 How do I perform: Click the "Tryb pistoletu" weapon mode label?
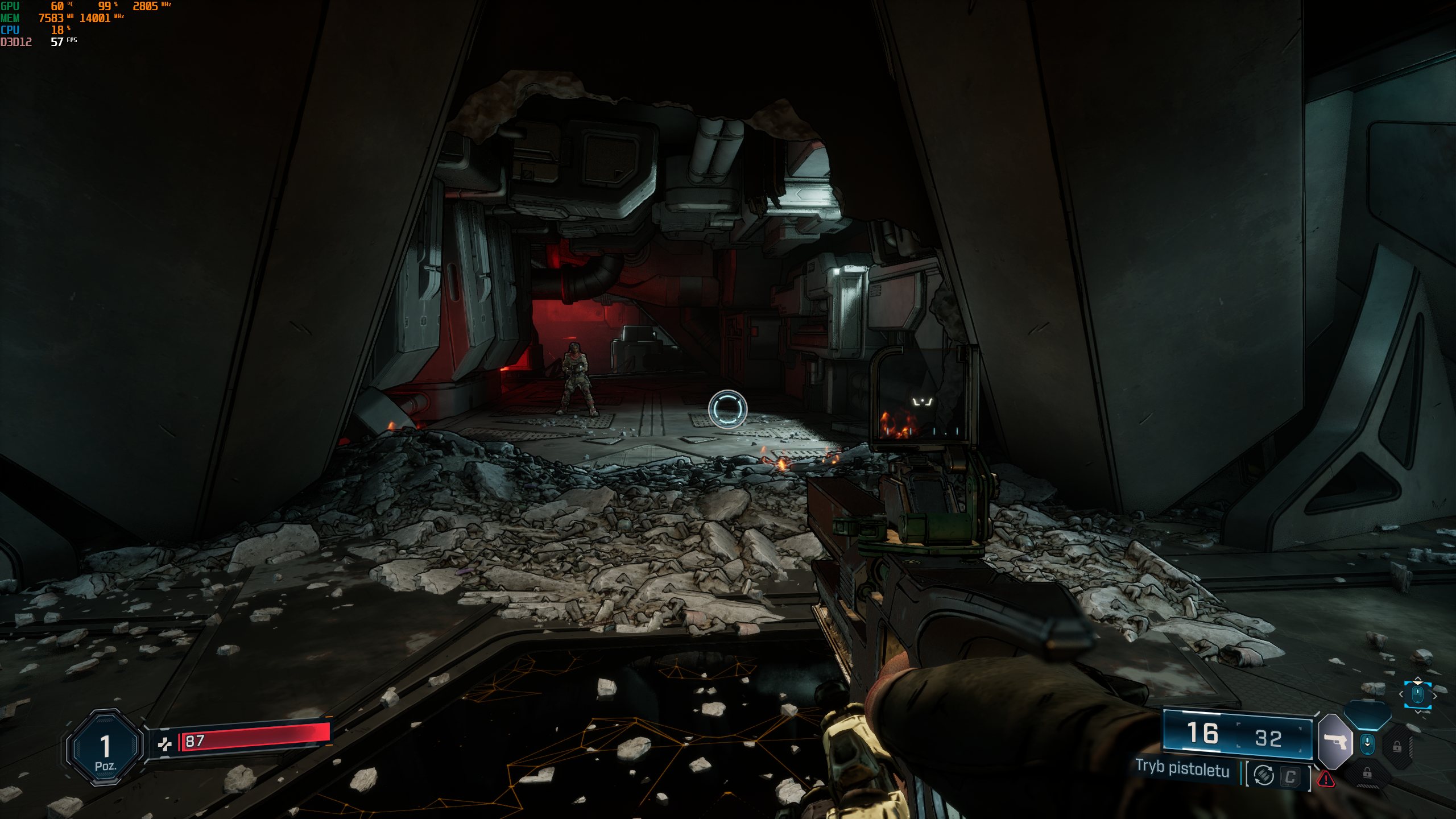pyautogui.click(x=1182, y=768)
